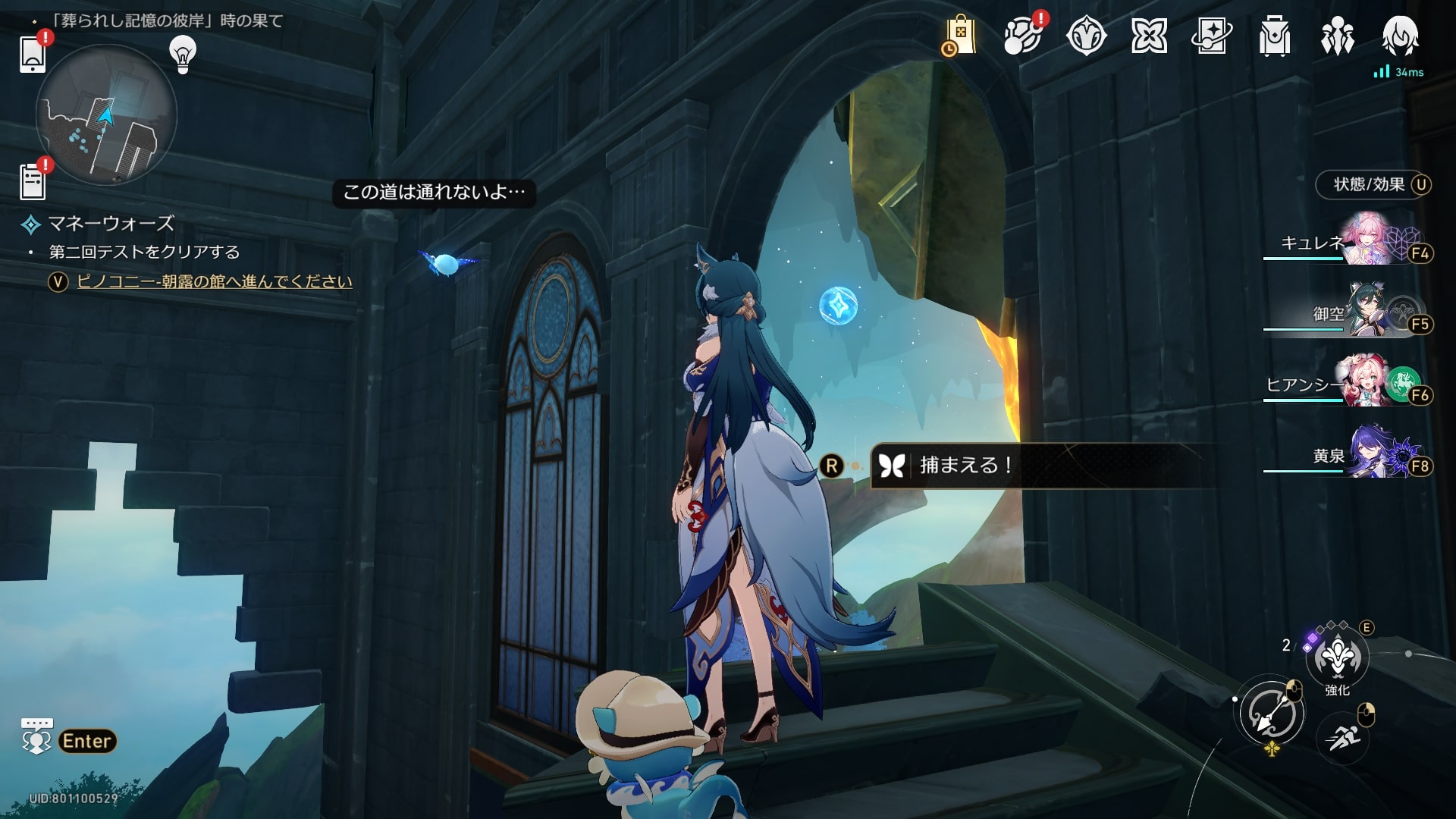
Task: Open the phone menu icon
Action: pos(33,53)
